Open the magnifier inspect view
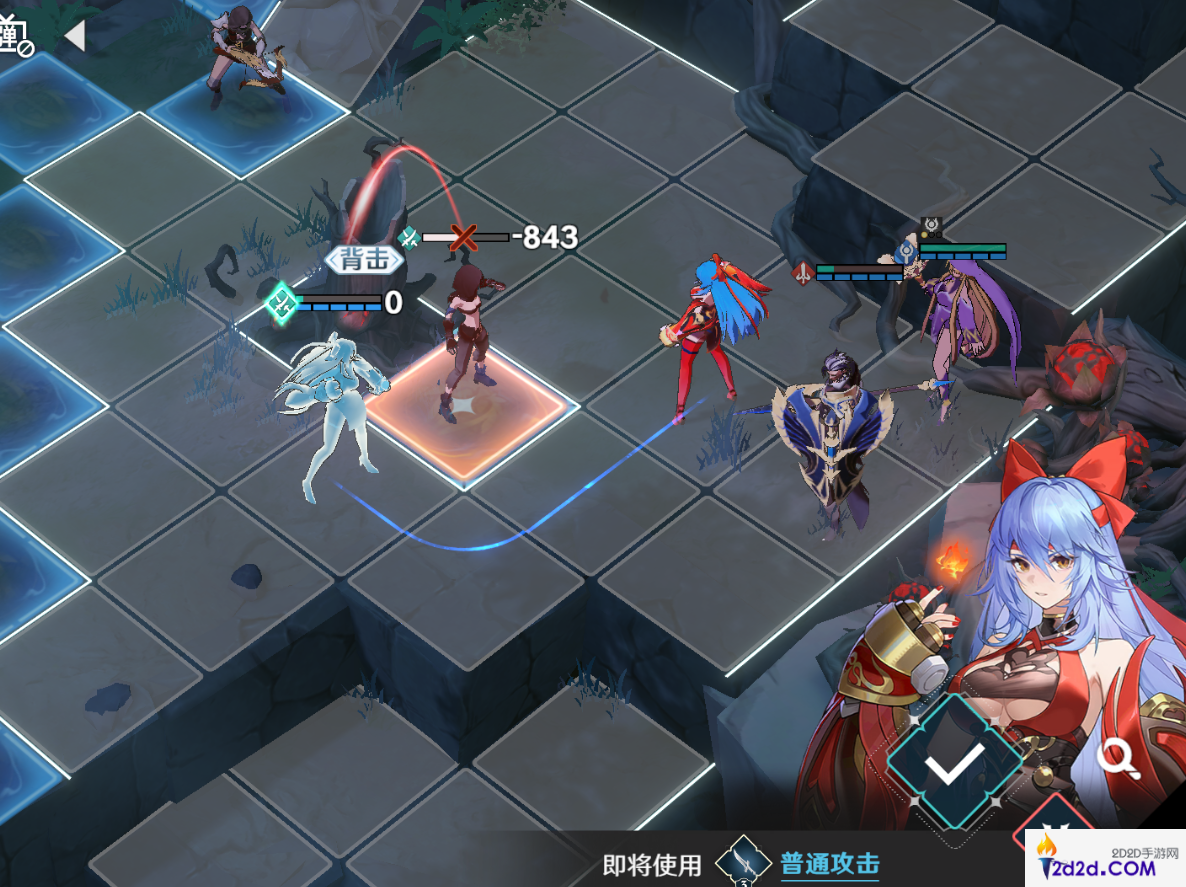This screenshot has width=1186, height=887. click(1117, 759)
